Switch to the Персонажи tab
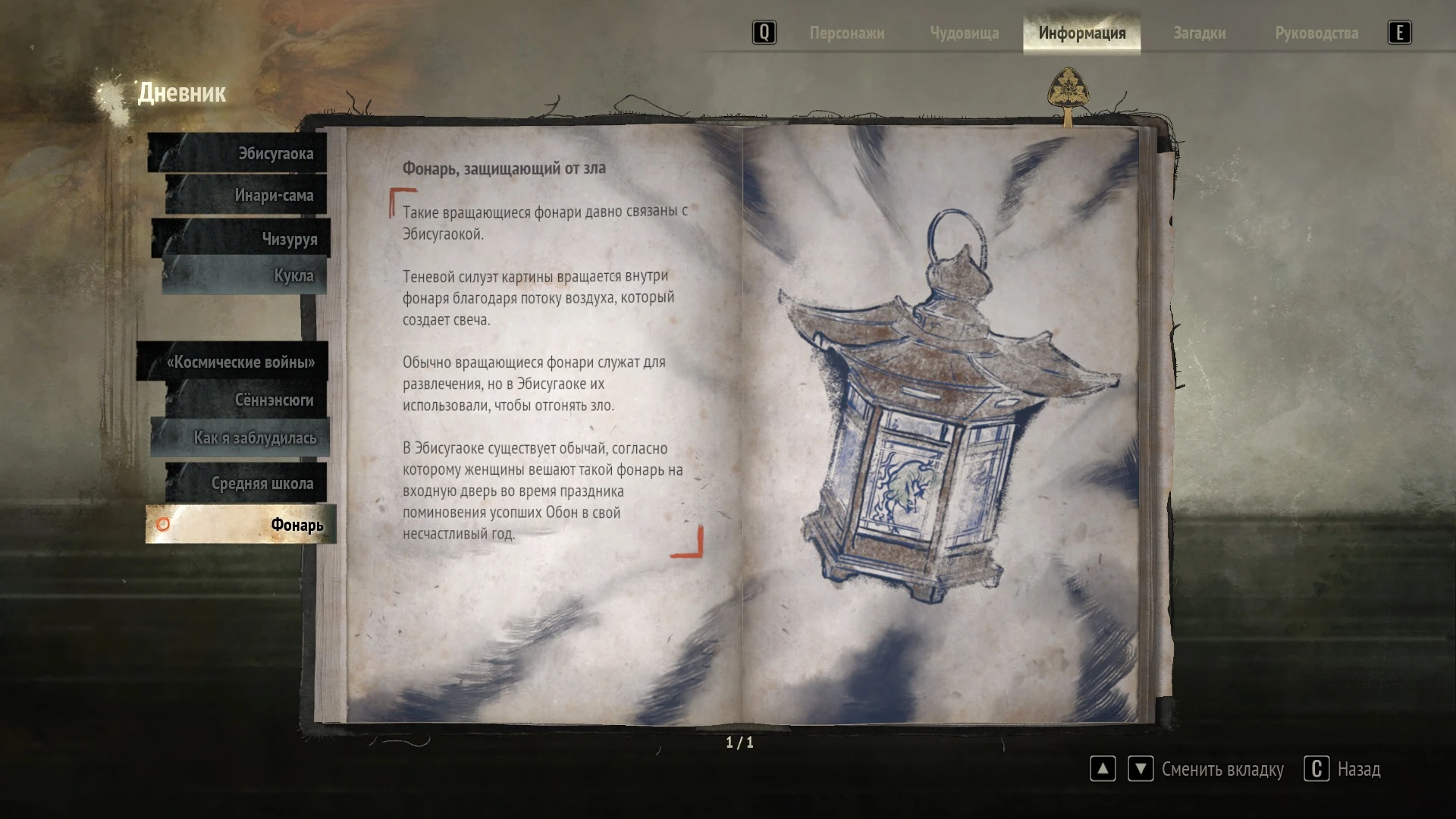1456x819 pixels. tap(846, 33)
